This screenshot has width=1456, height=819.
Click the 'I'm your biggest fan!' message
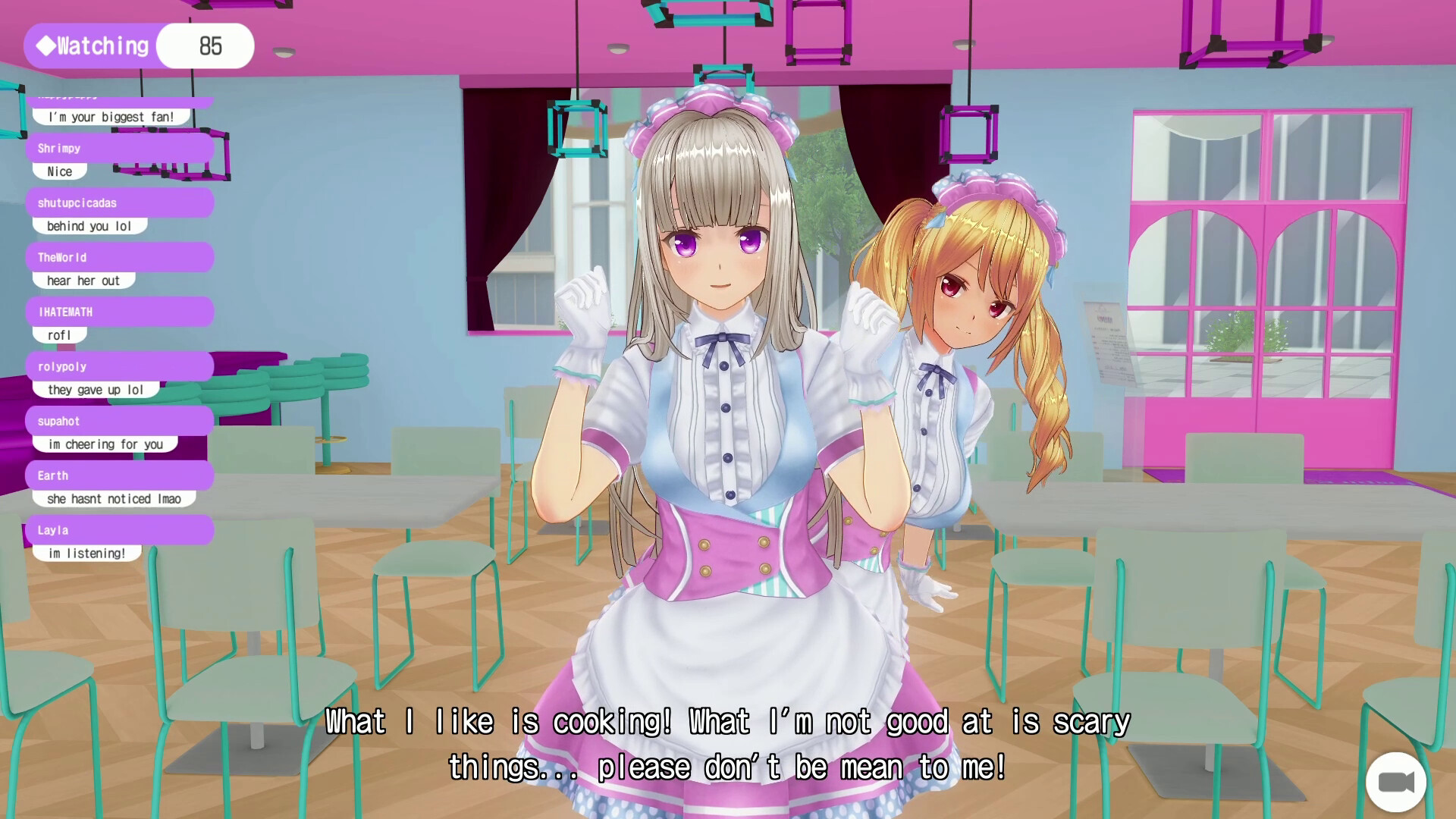[110, 116]
